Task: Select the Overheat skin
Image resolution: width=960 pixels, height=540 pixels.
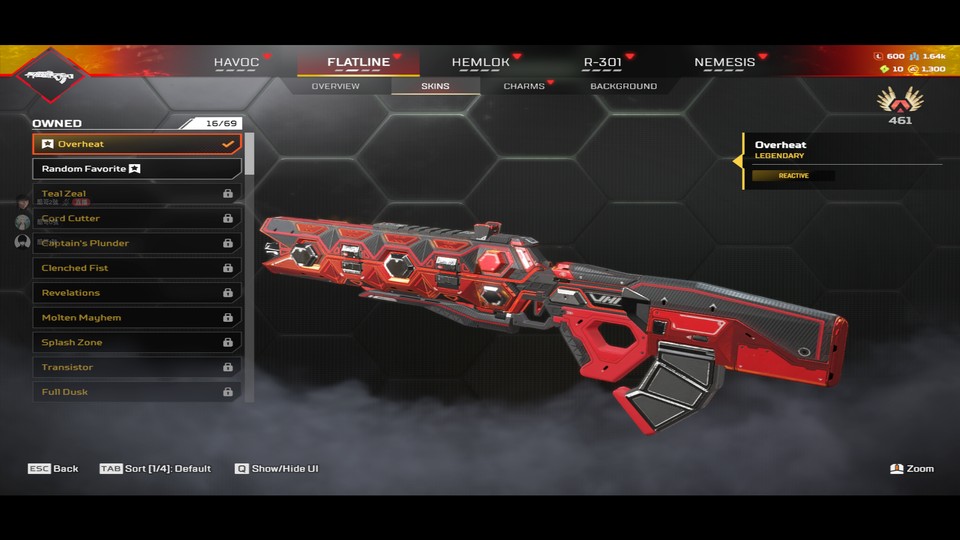Action: click(x=137, y=144)
